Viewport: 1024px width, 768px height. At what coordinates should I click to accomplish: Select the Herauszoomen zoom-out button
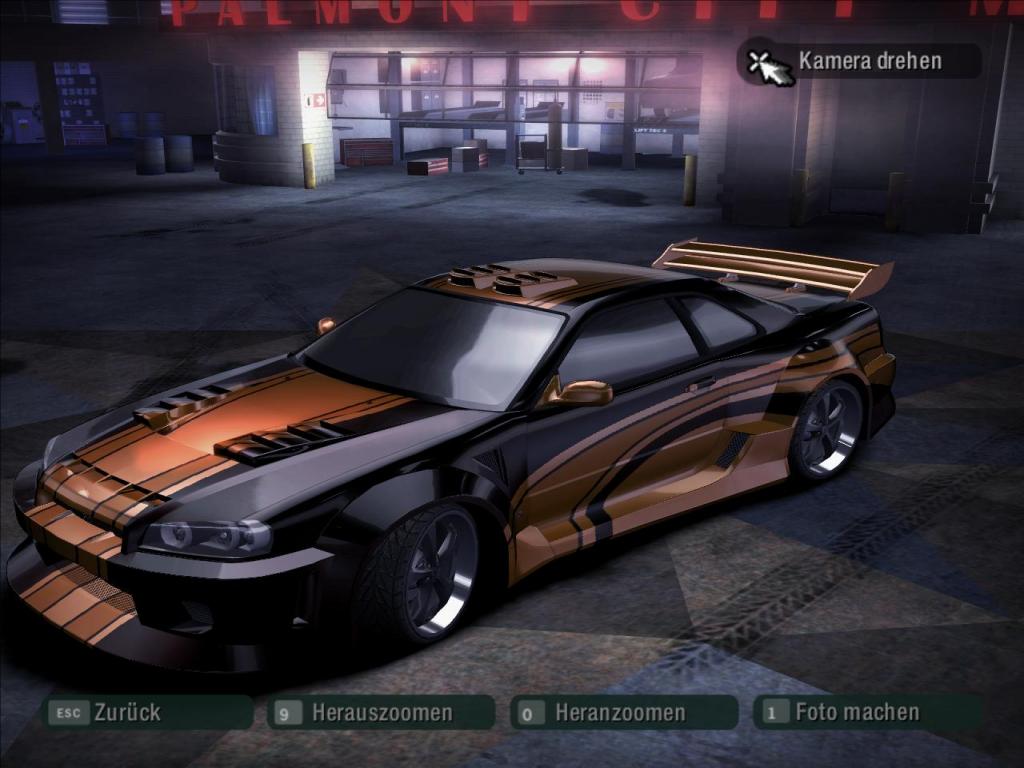(x=381, y=713)
